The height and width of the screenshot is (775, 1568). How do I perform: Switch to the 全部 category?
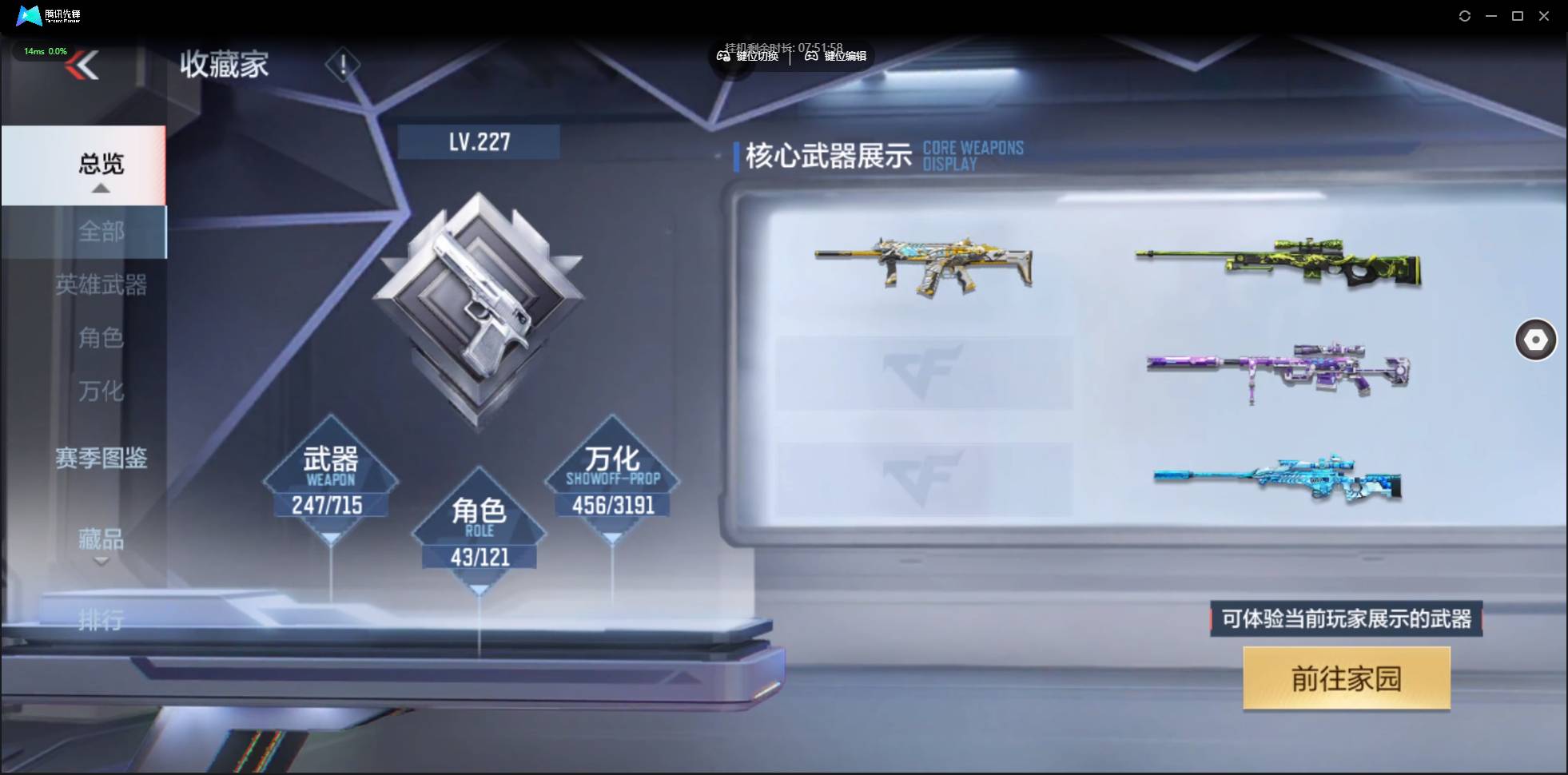click(x=101, y=232)
